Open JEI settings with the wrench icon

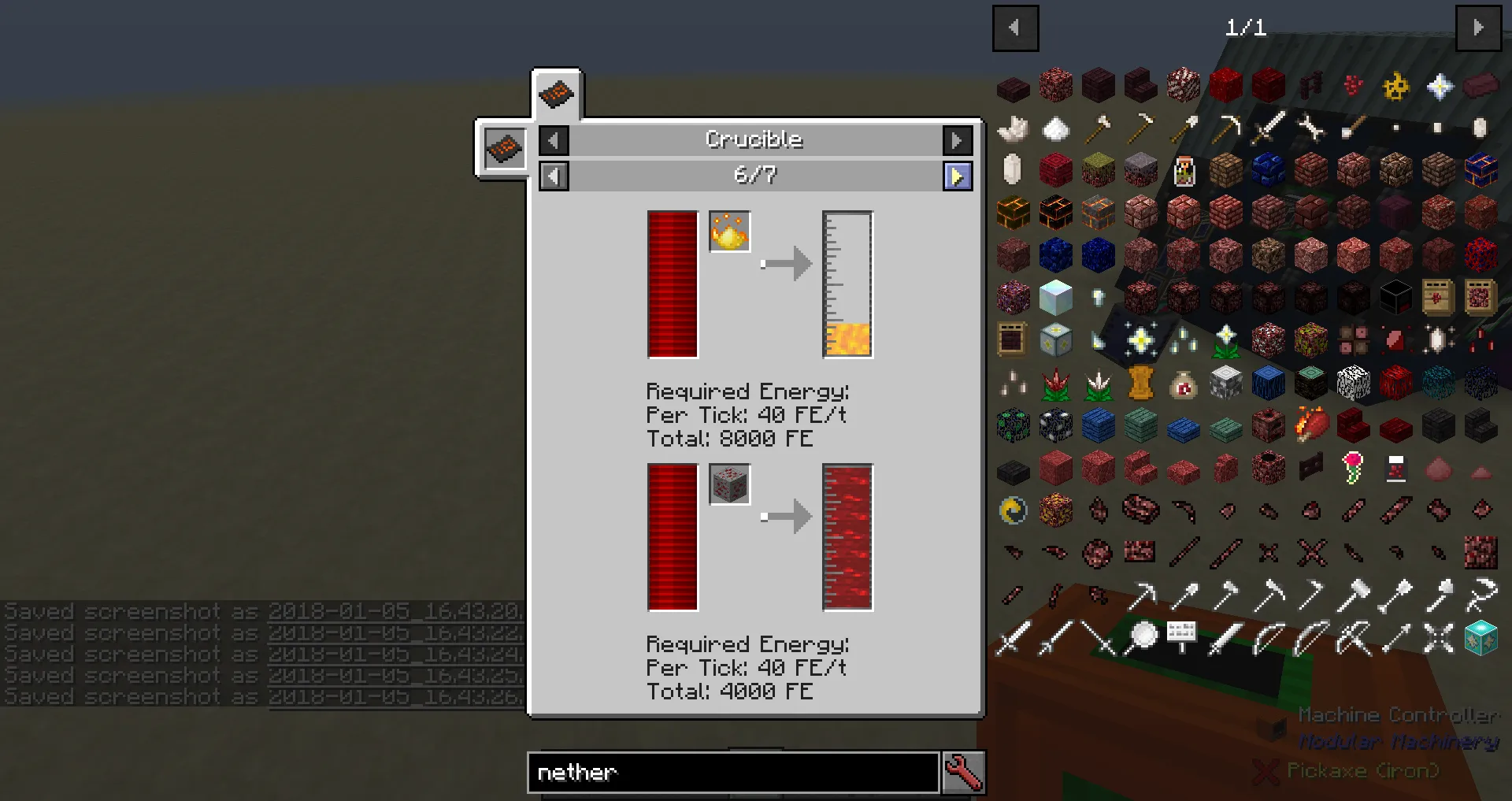pos(964,773)
